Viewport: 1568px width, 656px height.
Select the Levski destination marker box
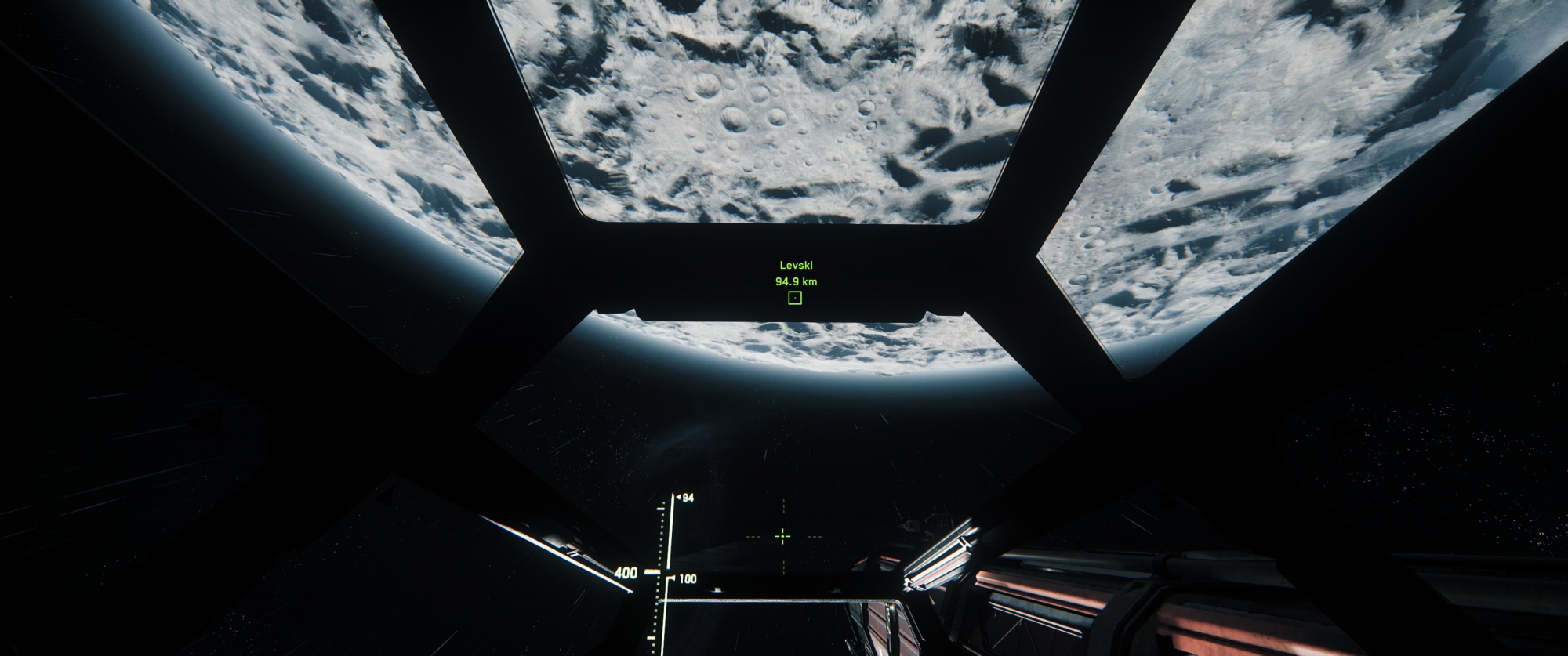coord(795,298)
